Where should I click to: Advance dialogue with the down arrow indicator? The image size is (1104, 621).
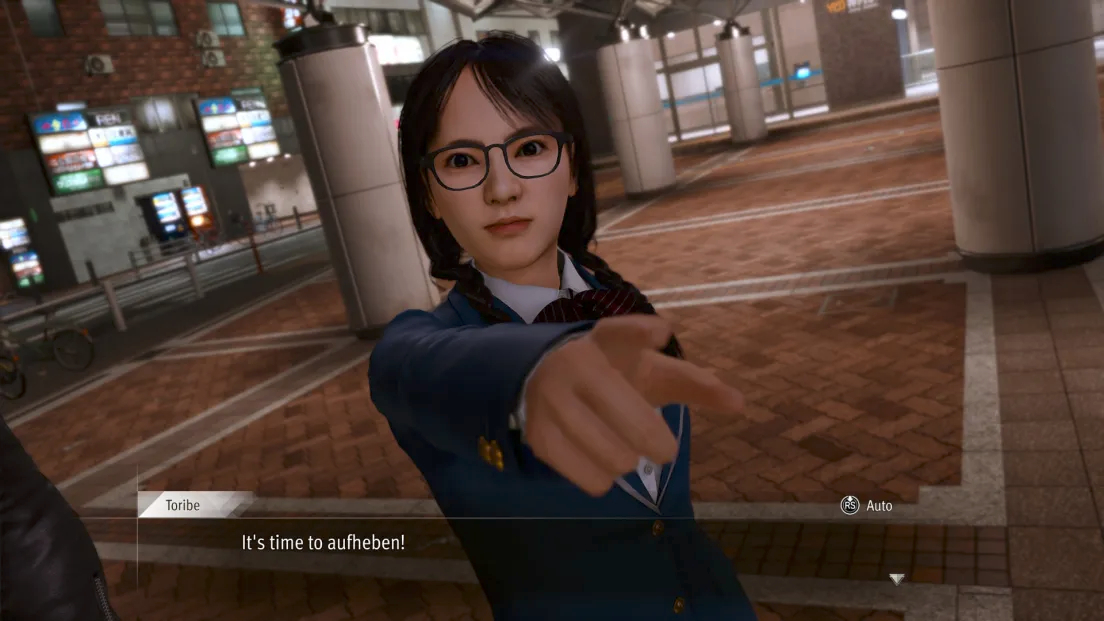pos(896,579)
